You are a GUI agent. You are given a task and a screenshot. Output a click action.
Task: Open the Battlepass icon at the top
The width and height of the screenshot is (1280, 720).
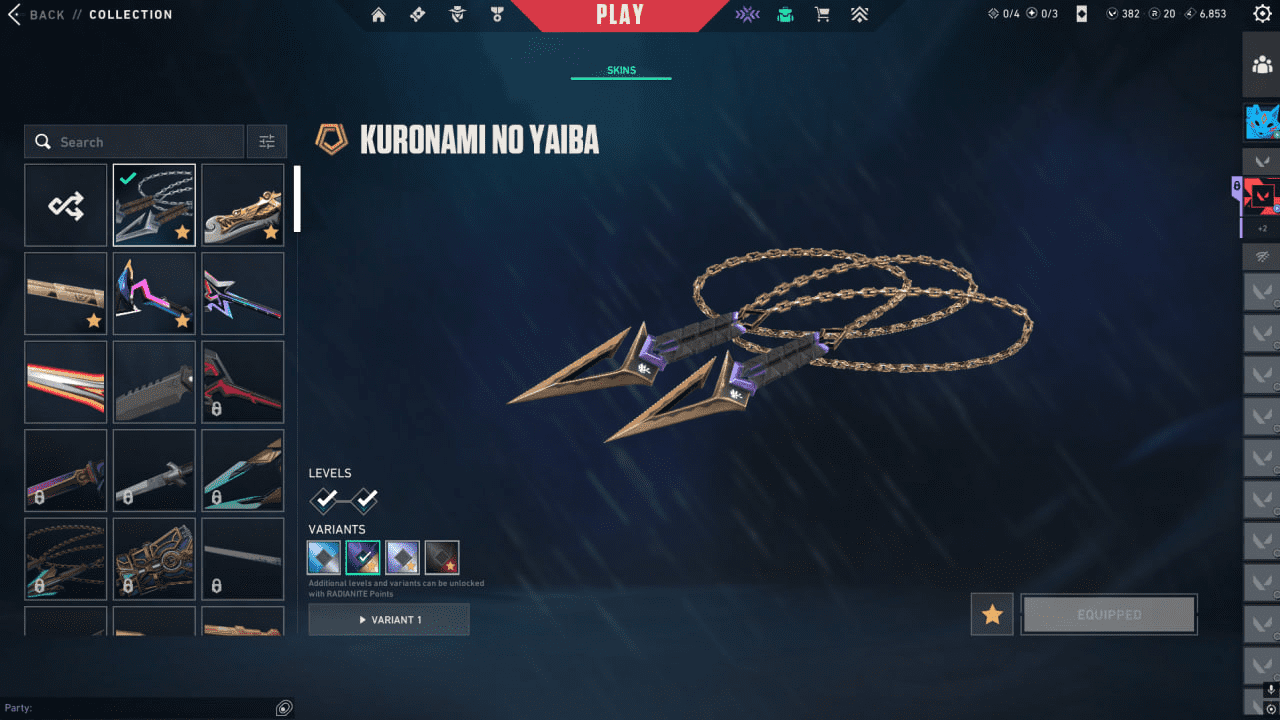point(417,15)
